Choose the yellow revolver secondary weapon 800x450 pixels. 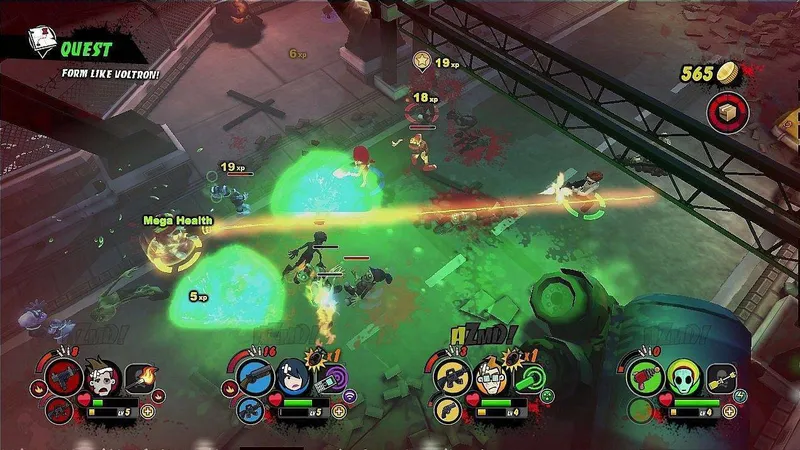[x=447, y=410]
